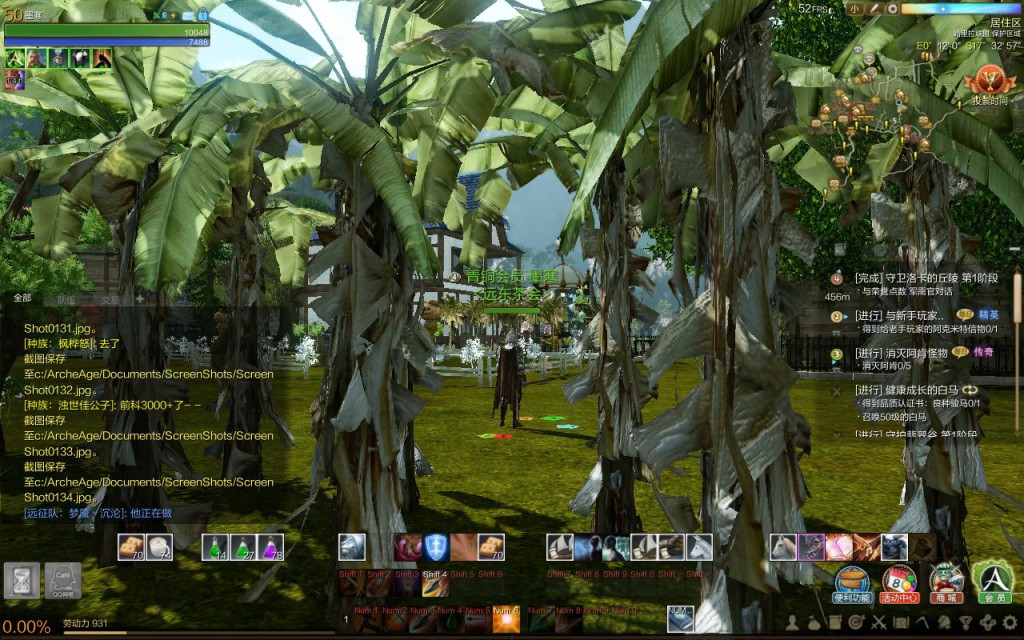Use the purple potion hotbar slot

(x=270, y=547)
